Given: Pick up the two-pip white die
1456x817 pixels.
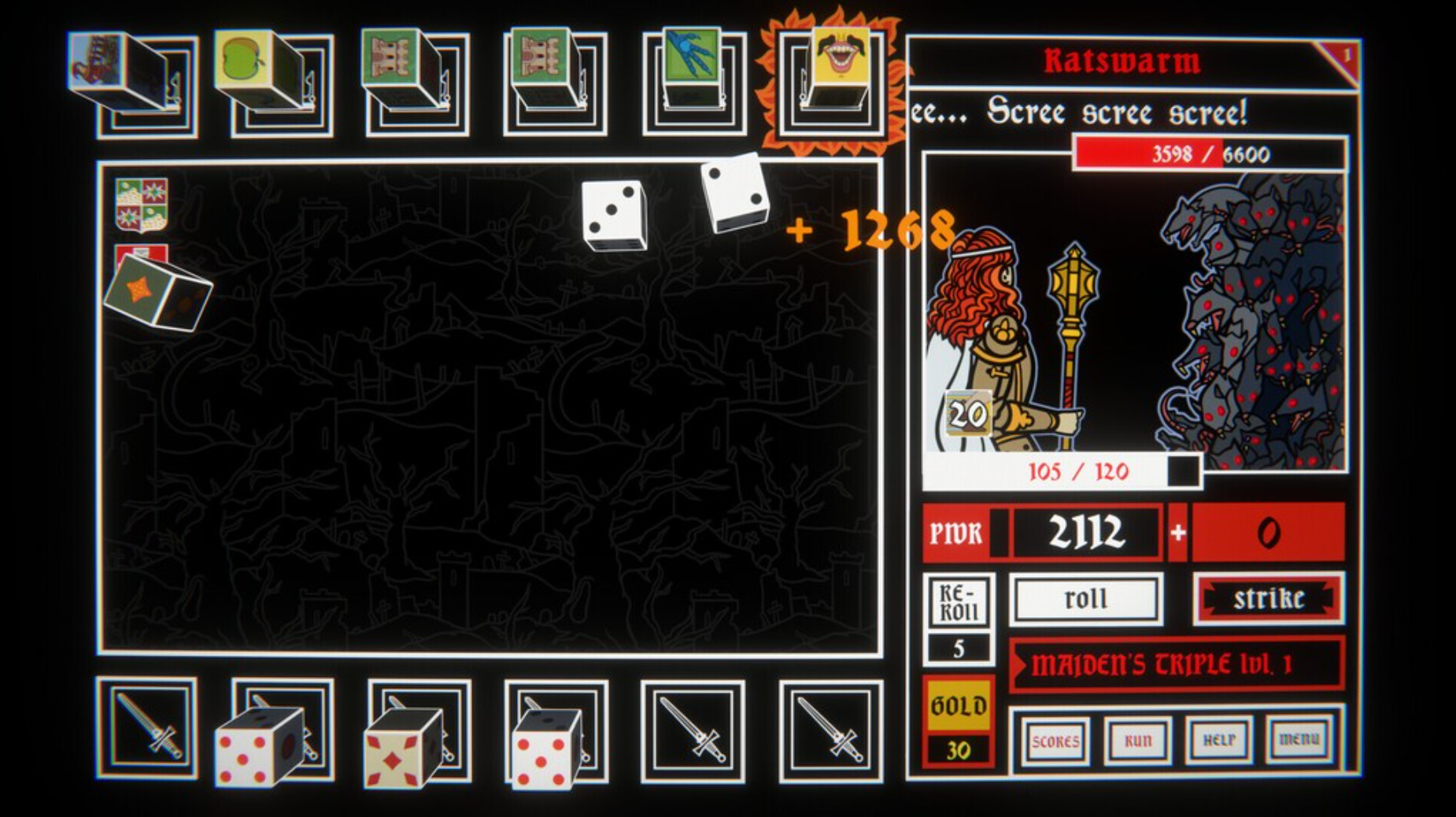Looking at the screenshot, I should [736, 195].
